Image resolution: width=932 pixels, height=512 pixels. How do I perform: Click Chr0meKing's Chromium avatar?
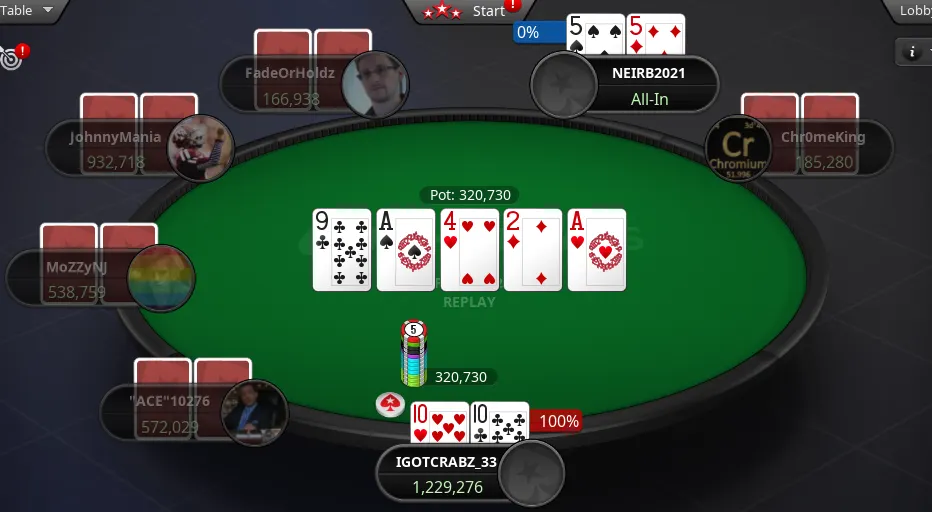[738, 148]
